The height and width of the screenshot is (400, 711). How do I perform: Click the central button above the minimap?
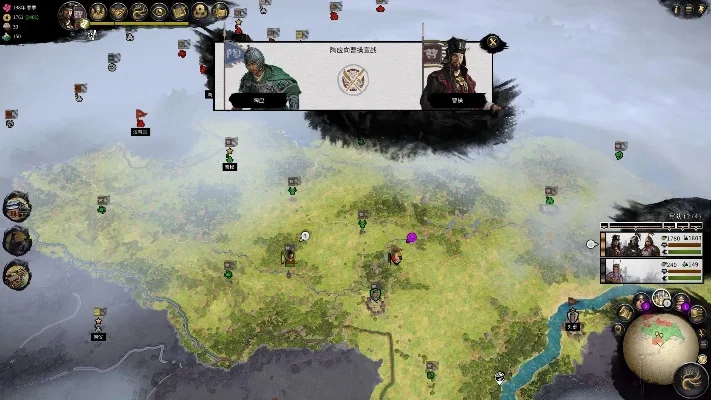tap(662, 298)
